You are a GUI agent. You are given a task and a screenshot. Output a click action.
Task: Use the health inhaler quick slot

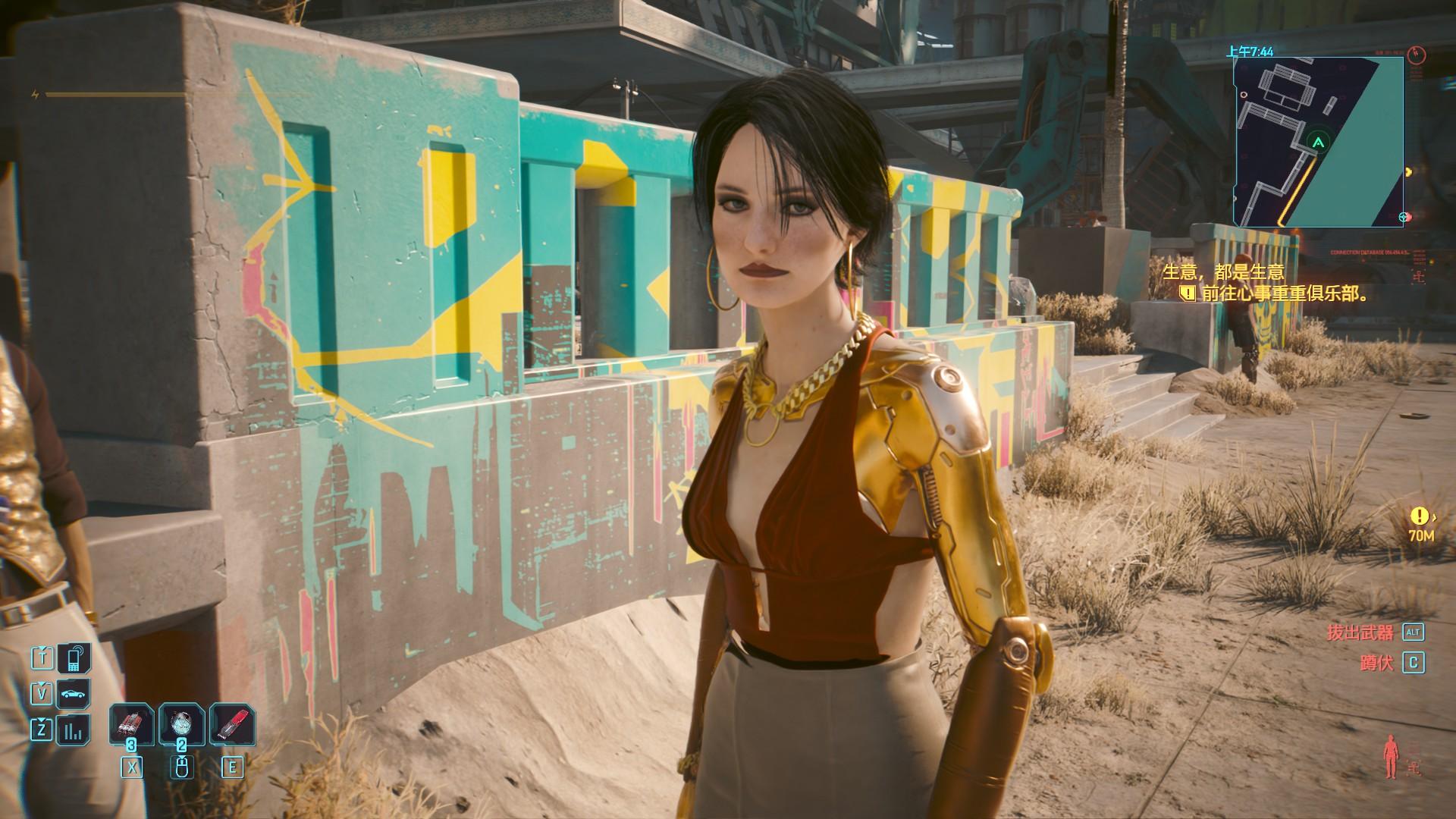[182, 725]
